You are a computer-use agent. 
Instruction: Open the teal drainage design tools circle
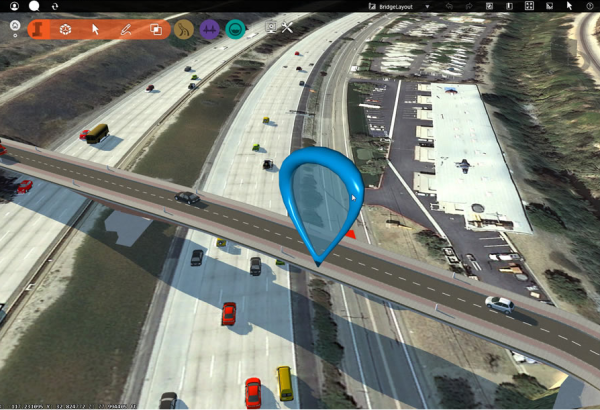236,30
